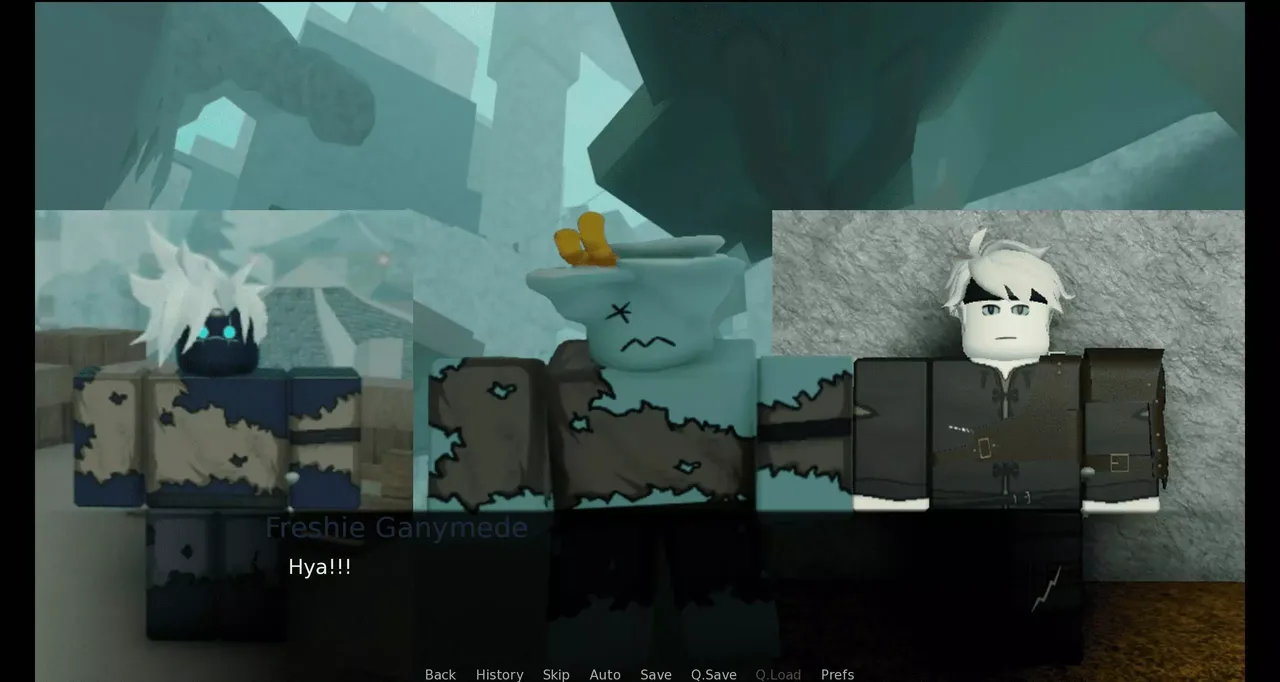1280x682 pixels.
Task: Go back to the previous dialogue line
Action: (440, 674)
